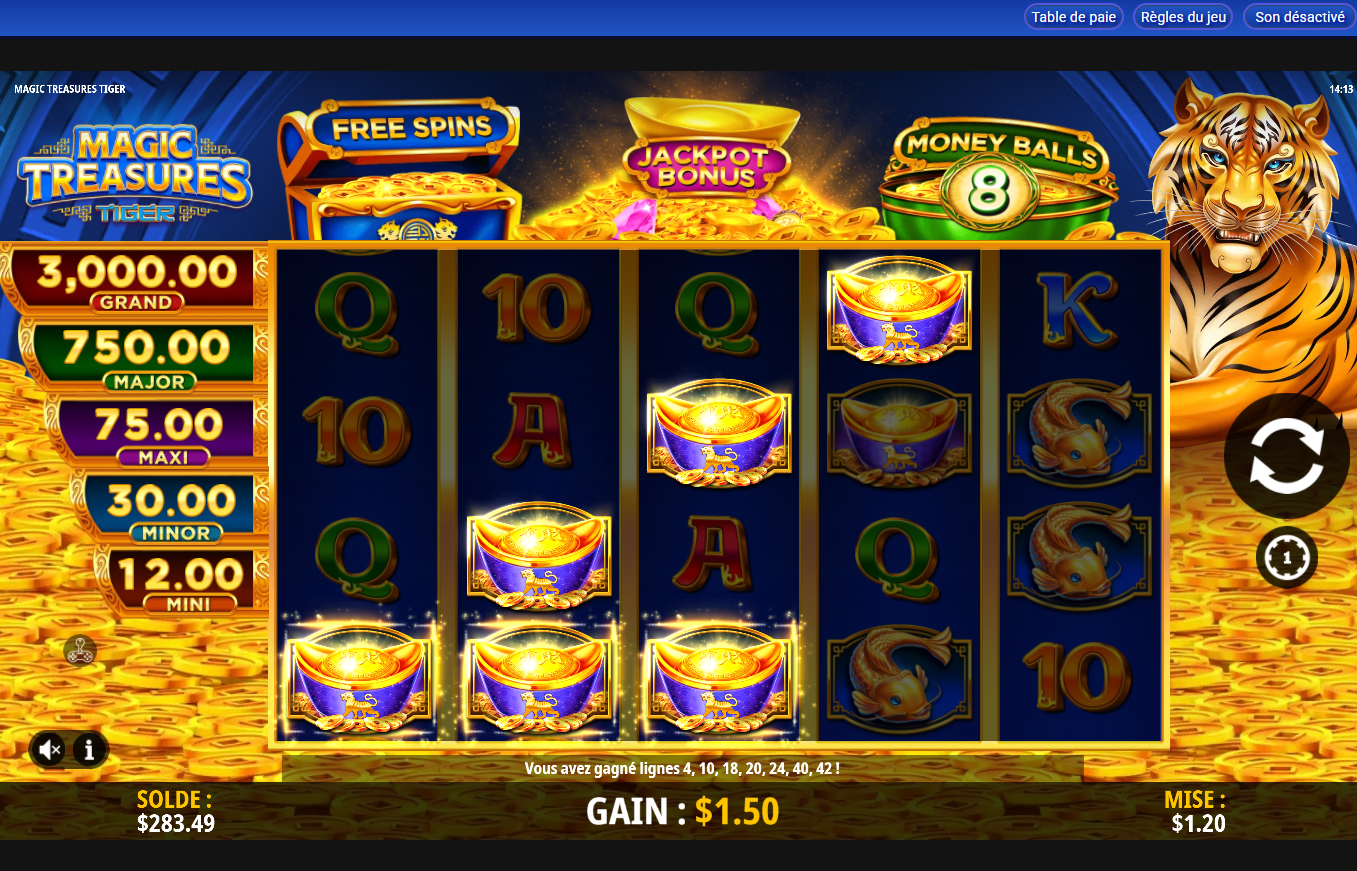1357x871 pixels.
Task: Spin the reels with the circular arrows button
Action: pyautogui.click(x=1286, y=456)
